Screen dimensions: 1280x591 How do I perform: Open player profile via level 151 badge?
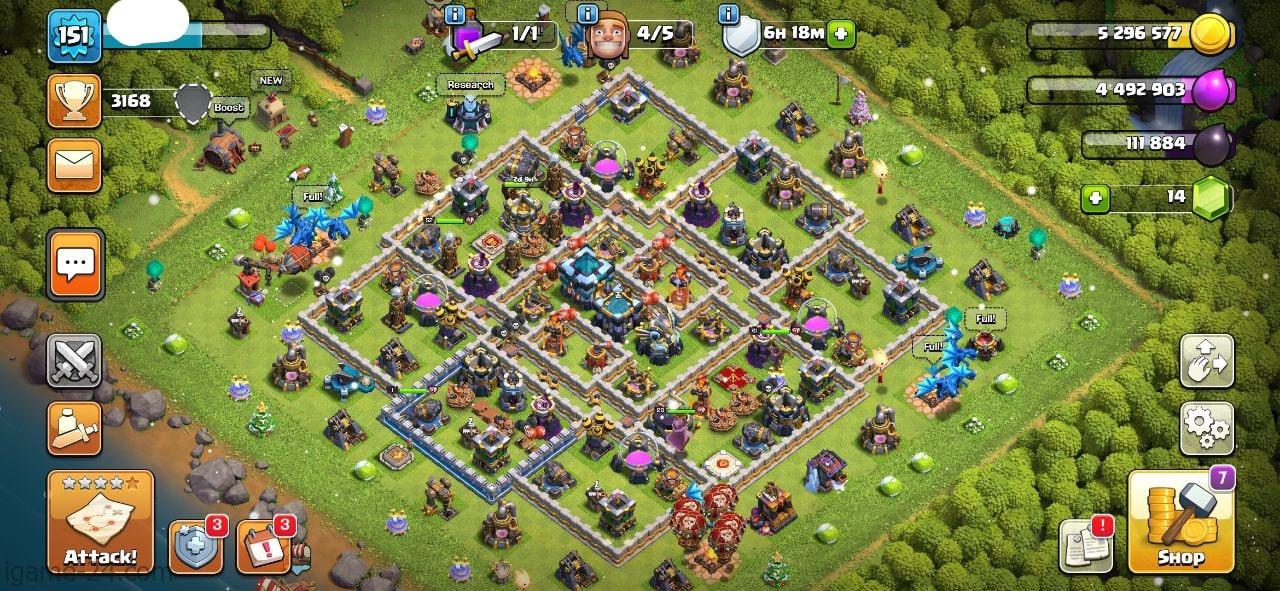click(74, 36)
